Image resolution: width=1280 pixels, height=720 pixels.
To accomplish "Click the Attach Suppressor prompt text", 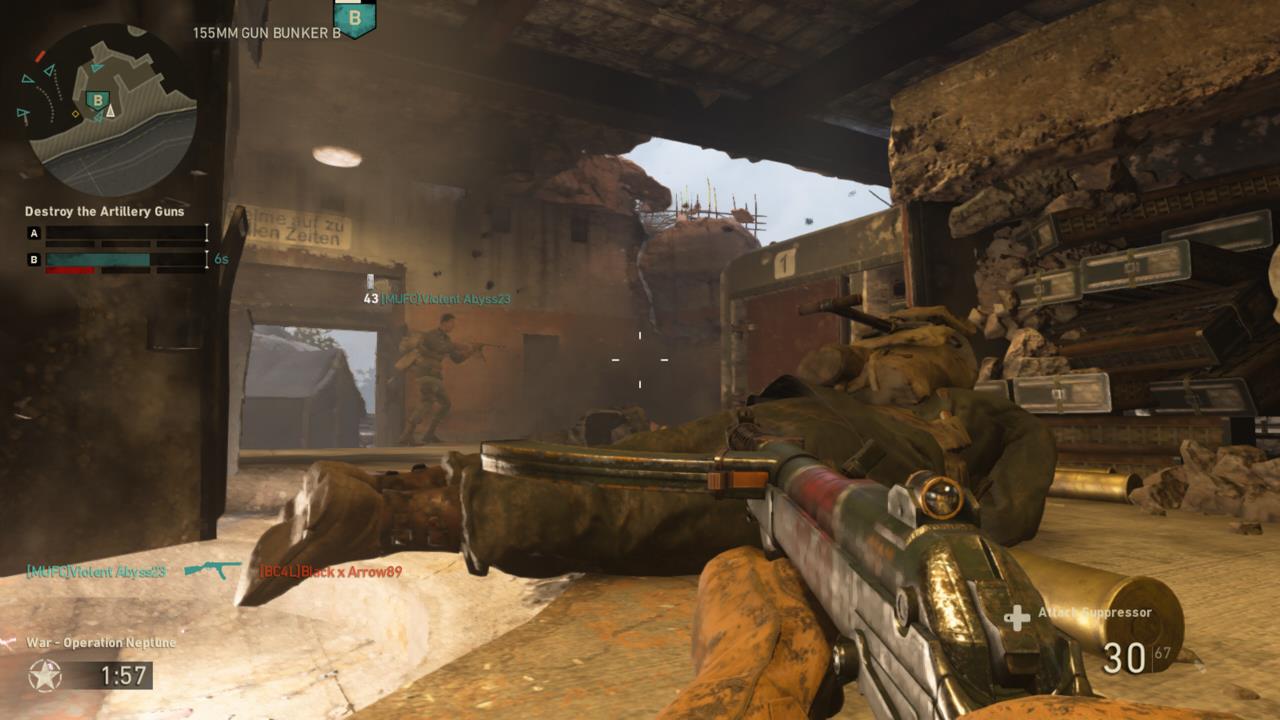I will pos(1097,610).
